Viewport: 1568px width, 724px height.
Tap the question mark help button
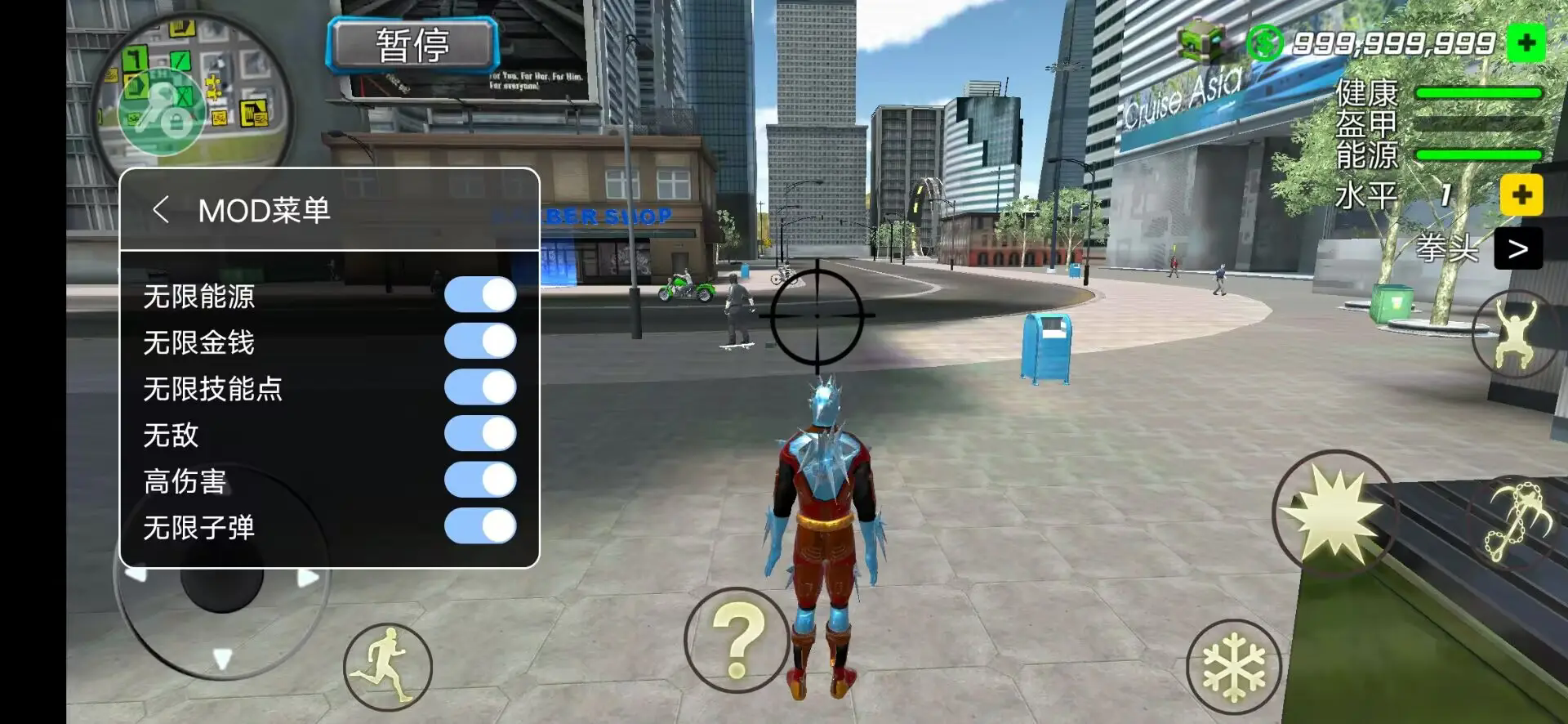736,641
